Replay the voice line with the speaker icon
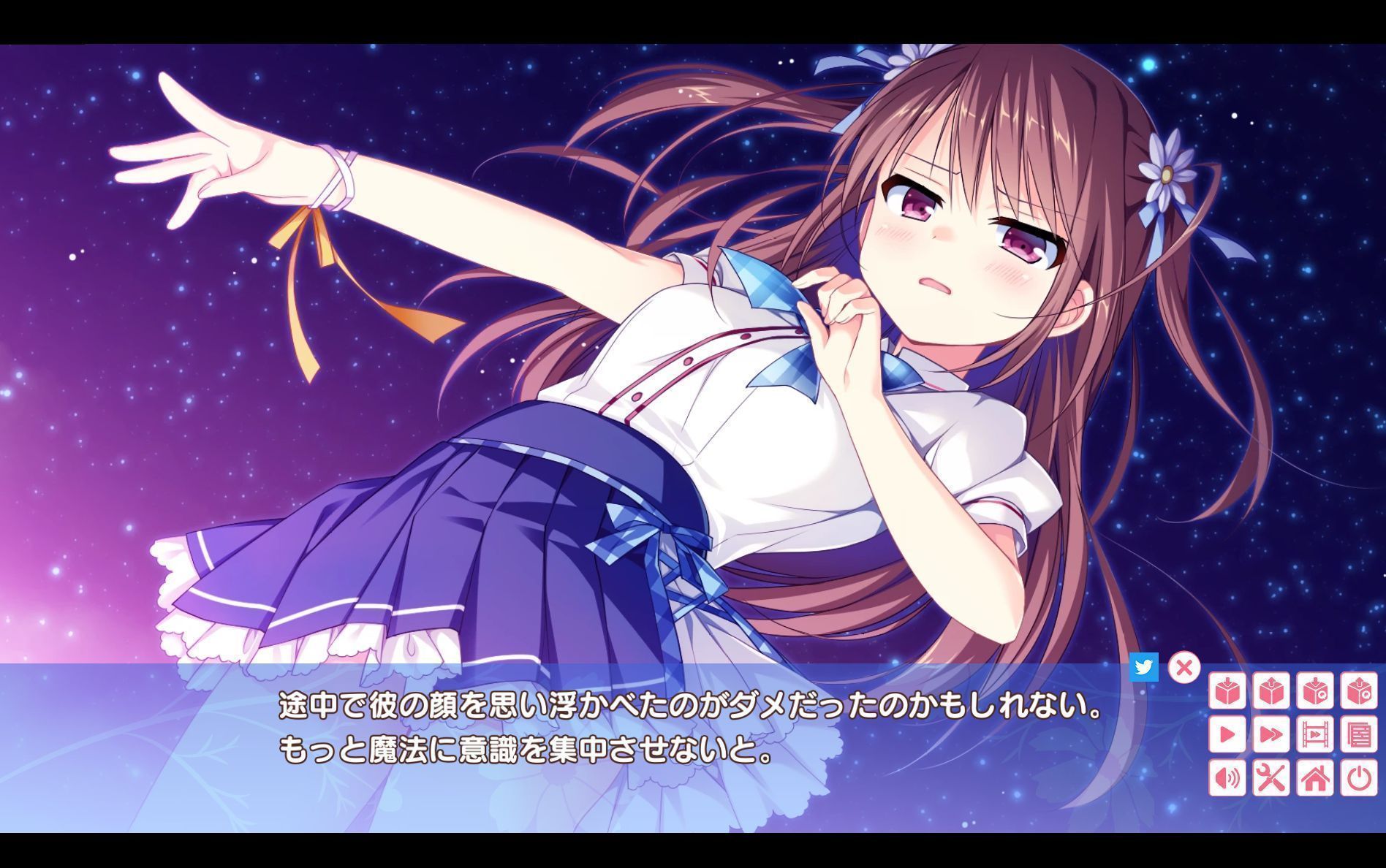 pyautogui.click(x=1227, y=777)
